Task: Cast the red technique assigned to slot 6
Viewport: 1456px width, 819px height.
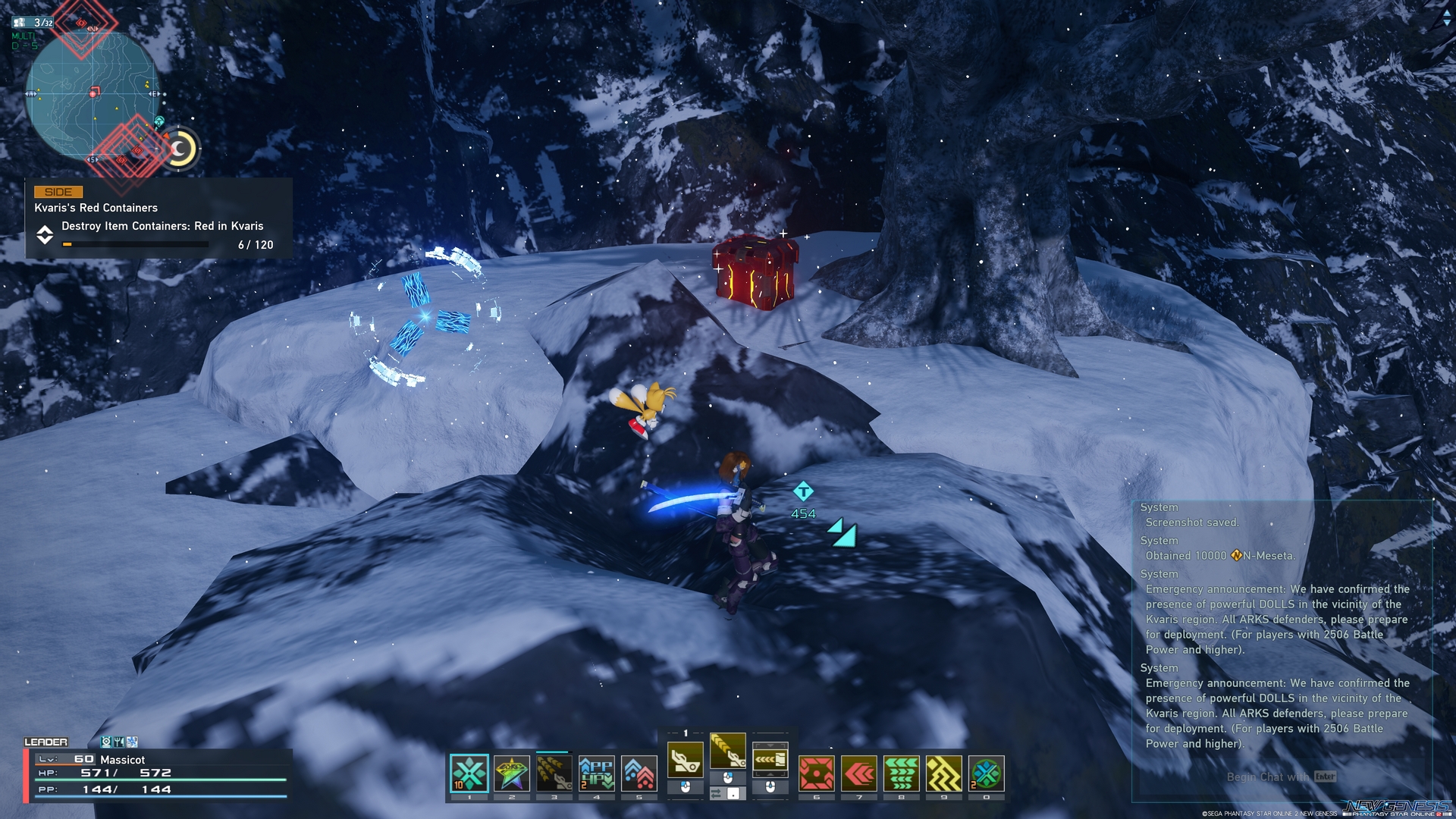Action: point(817,771)
